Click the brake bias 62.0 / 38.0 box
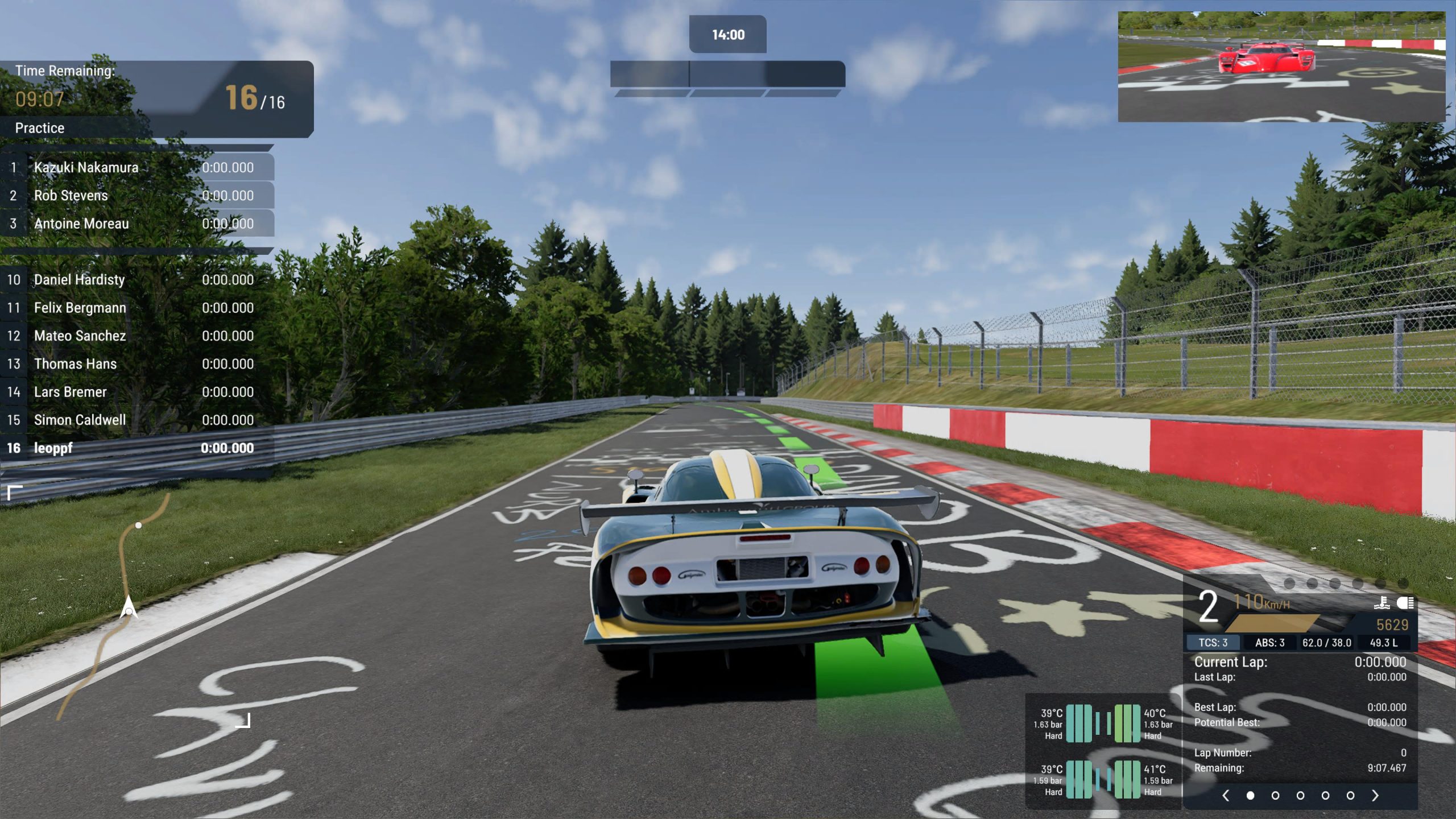1456x819 pixels. pyautogui.click(x=1326, y=643)
